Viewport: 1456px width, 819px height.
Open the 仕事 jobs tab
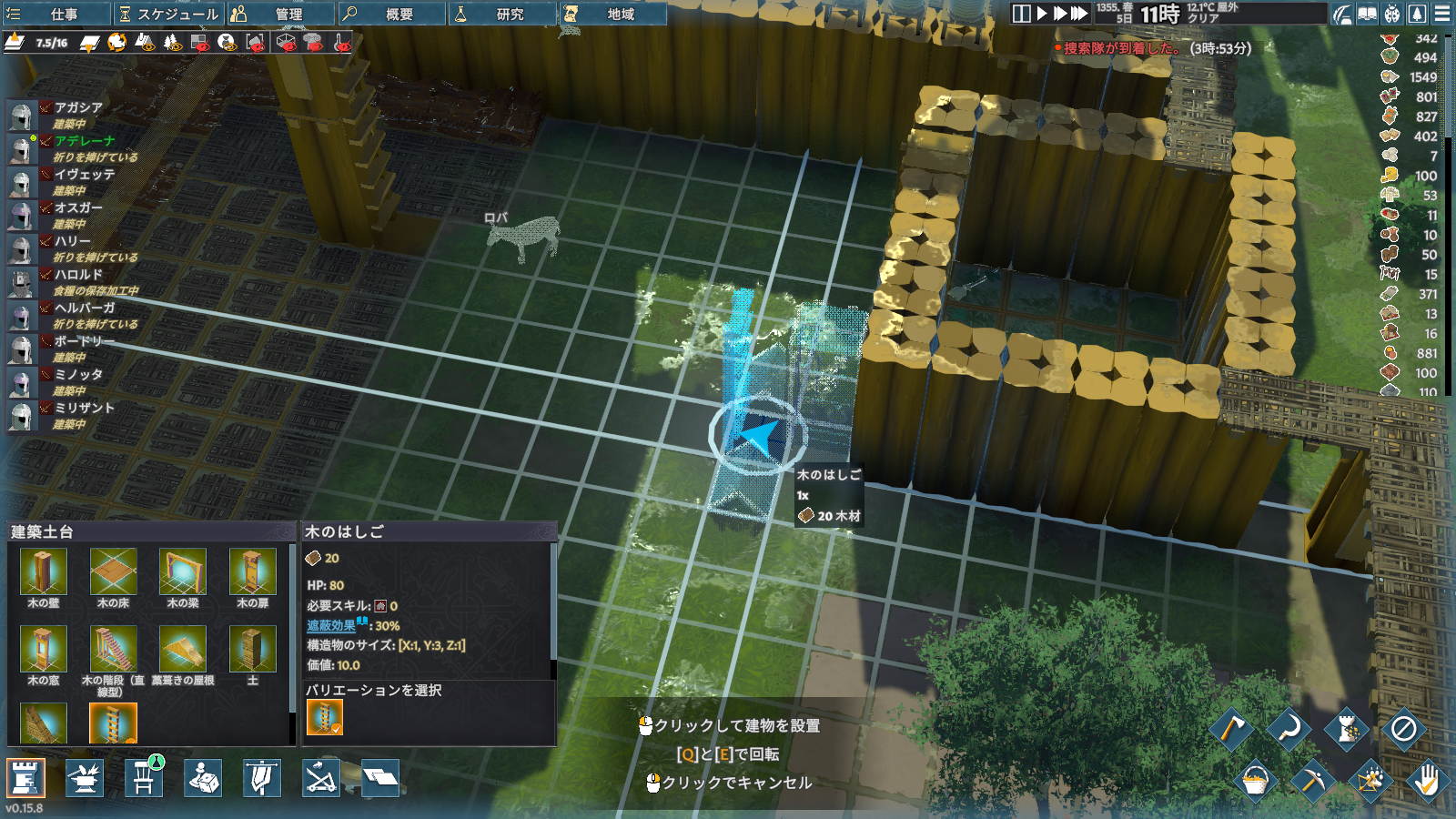[x=55, y=14]
